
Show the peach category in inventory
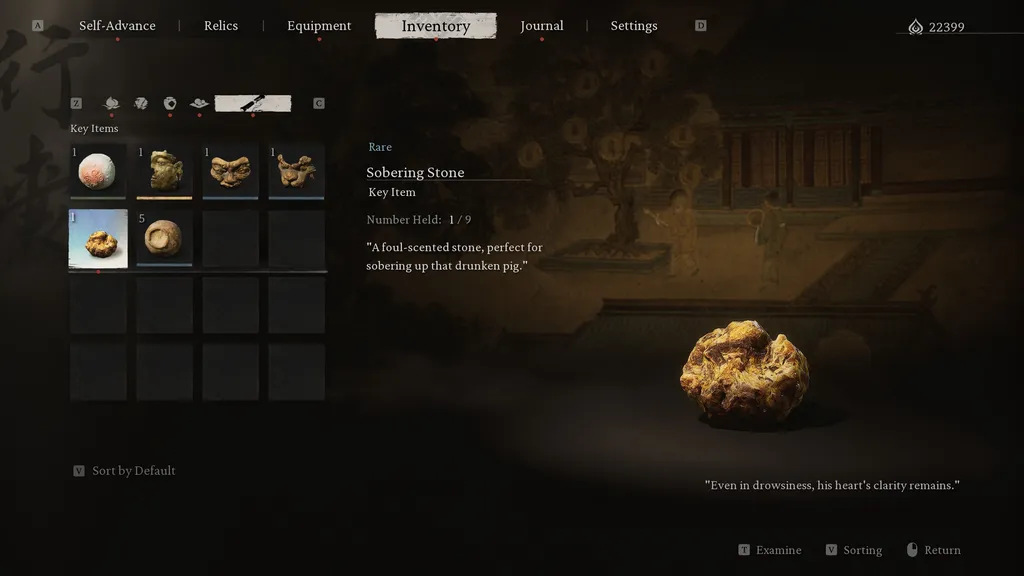tap(111, 103)
